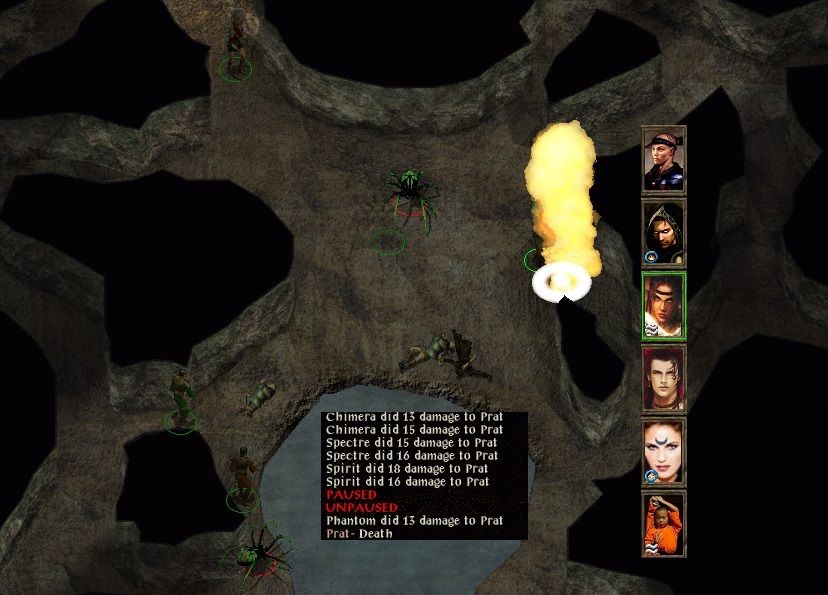This screenshot has height=595, width=828.
Task: Click the combat log message box
Action: 424,476
